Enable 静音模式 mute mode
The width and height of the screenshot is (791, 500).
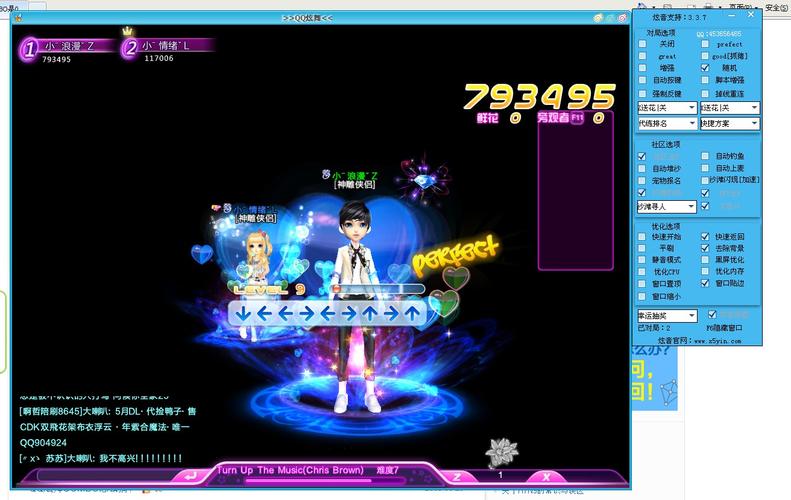[643, 259]
